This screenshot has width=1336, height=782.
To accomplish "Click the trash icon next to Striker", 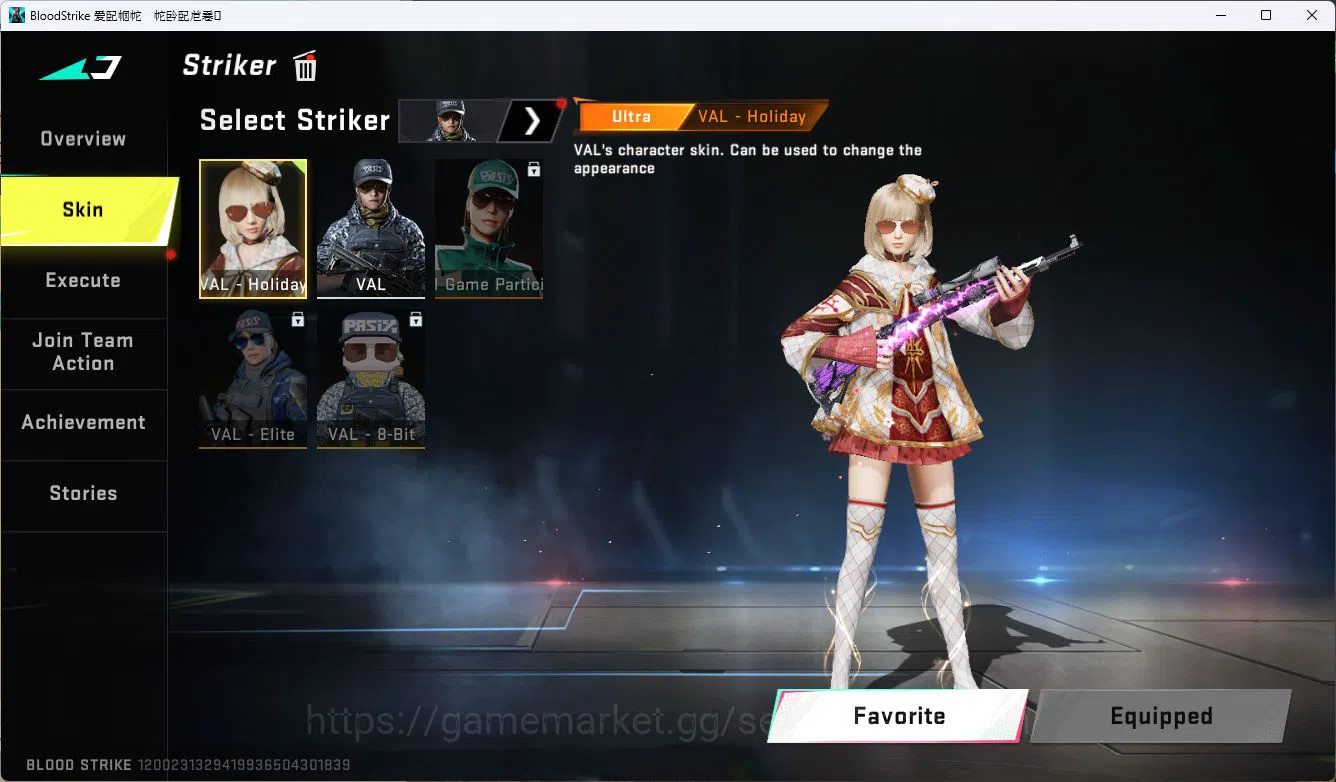I will (x=304, y=65).
